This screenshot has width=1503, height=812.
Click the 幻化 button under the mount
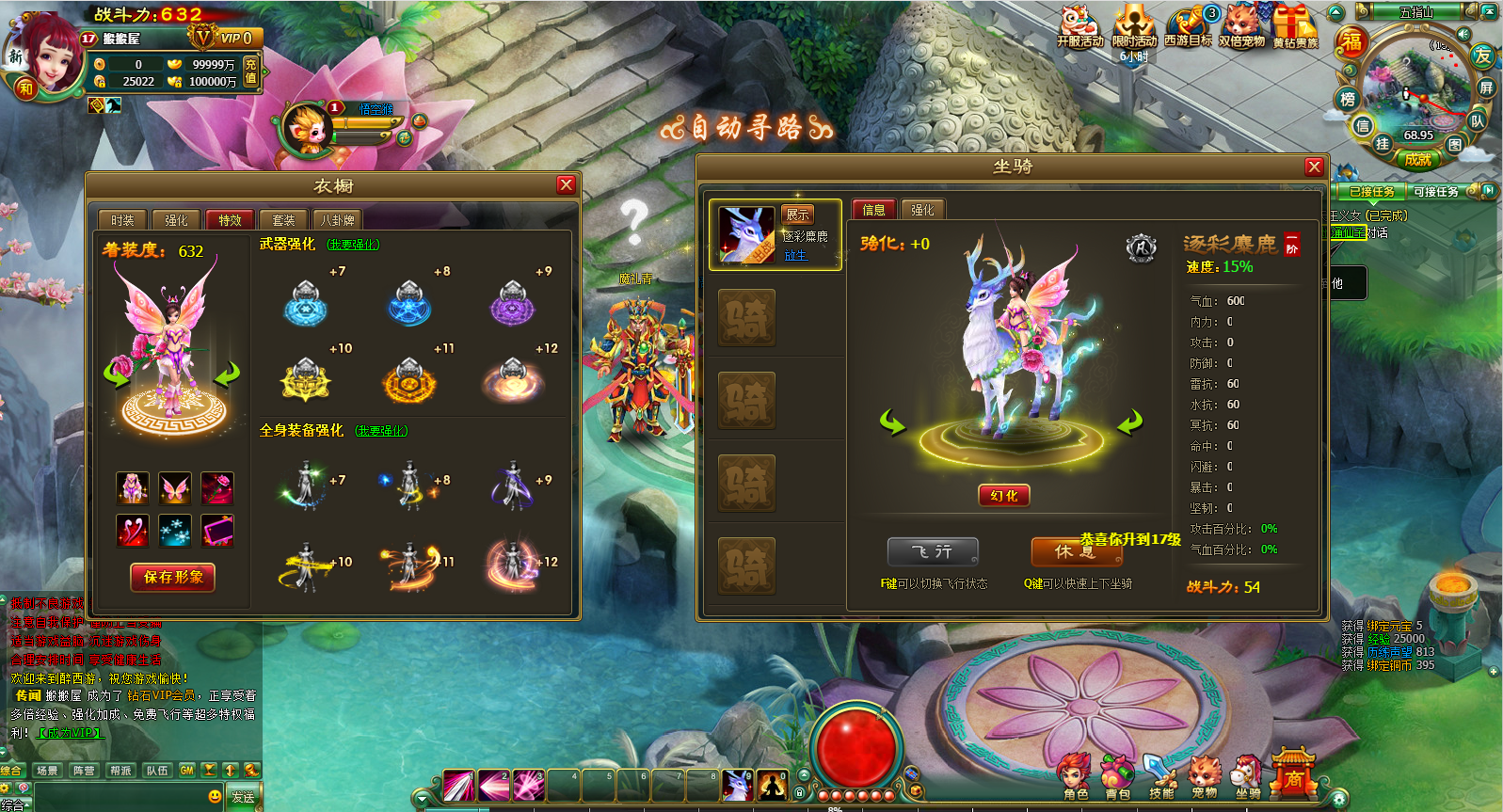[1004, 496]
